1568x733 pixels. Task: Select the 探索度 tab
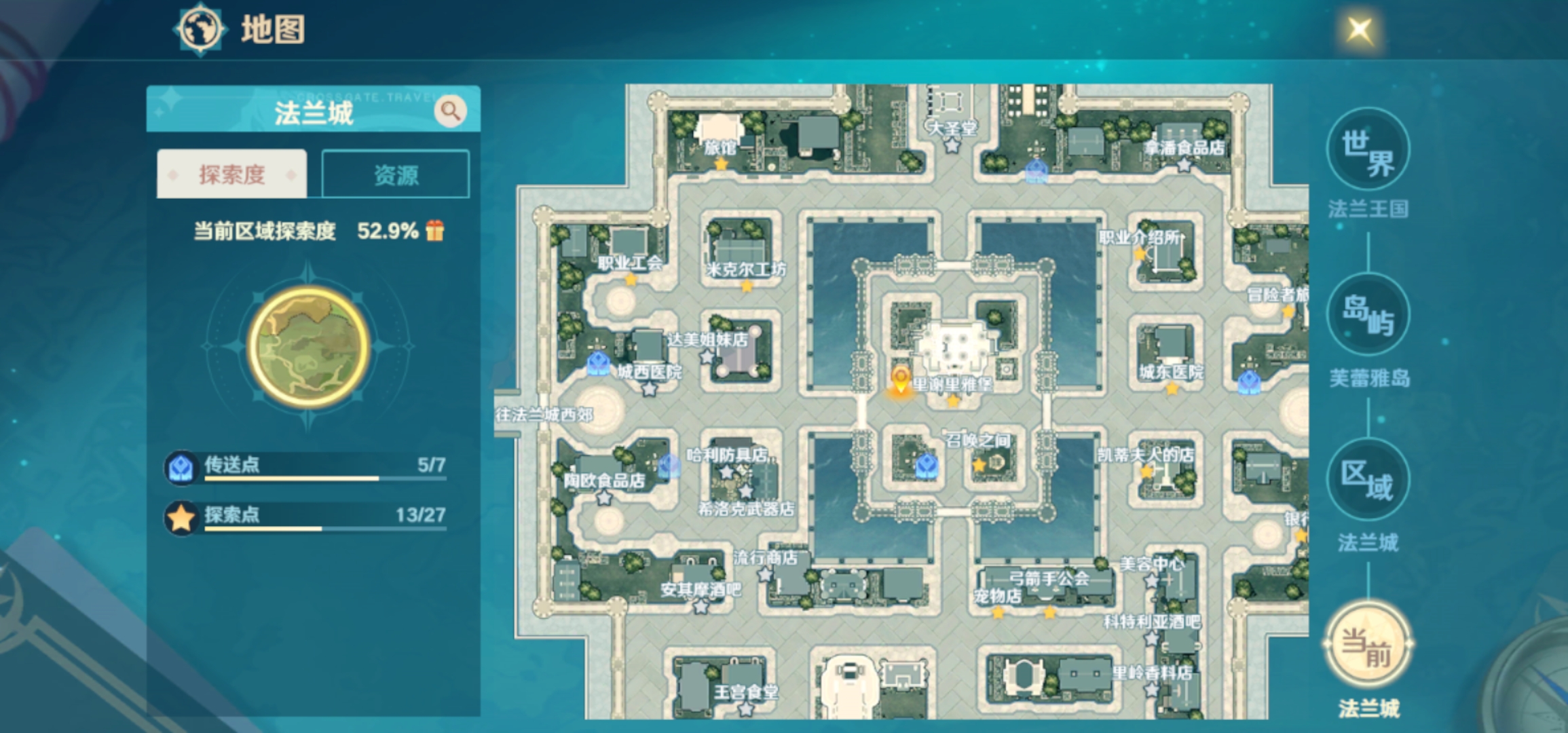(231, 175)
